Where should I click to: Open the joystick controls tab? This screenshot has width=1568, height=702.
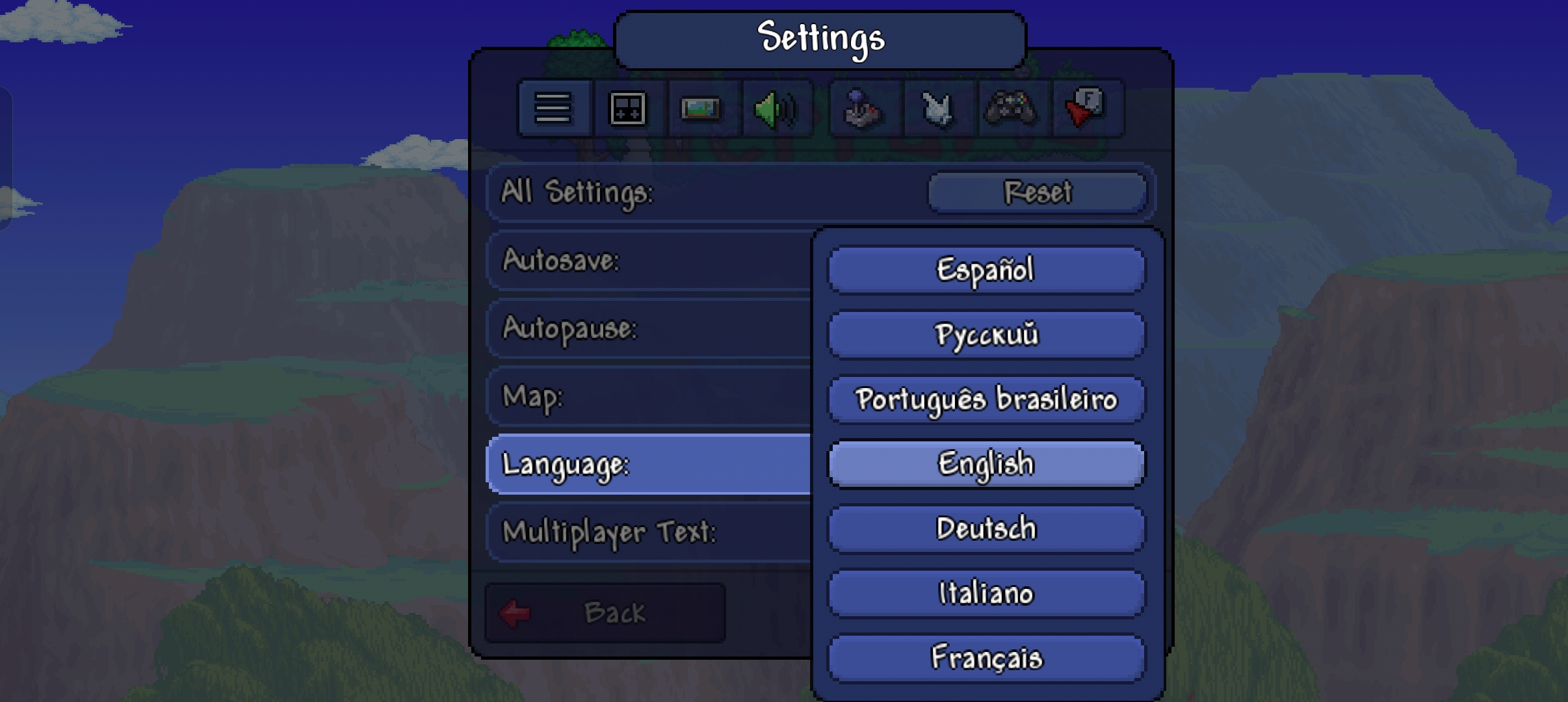(x=863, y=109)
